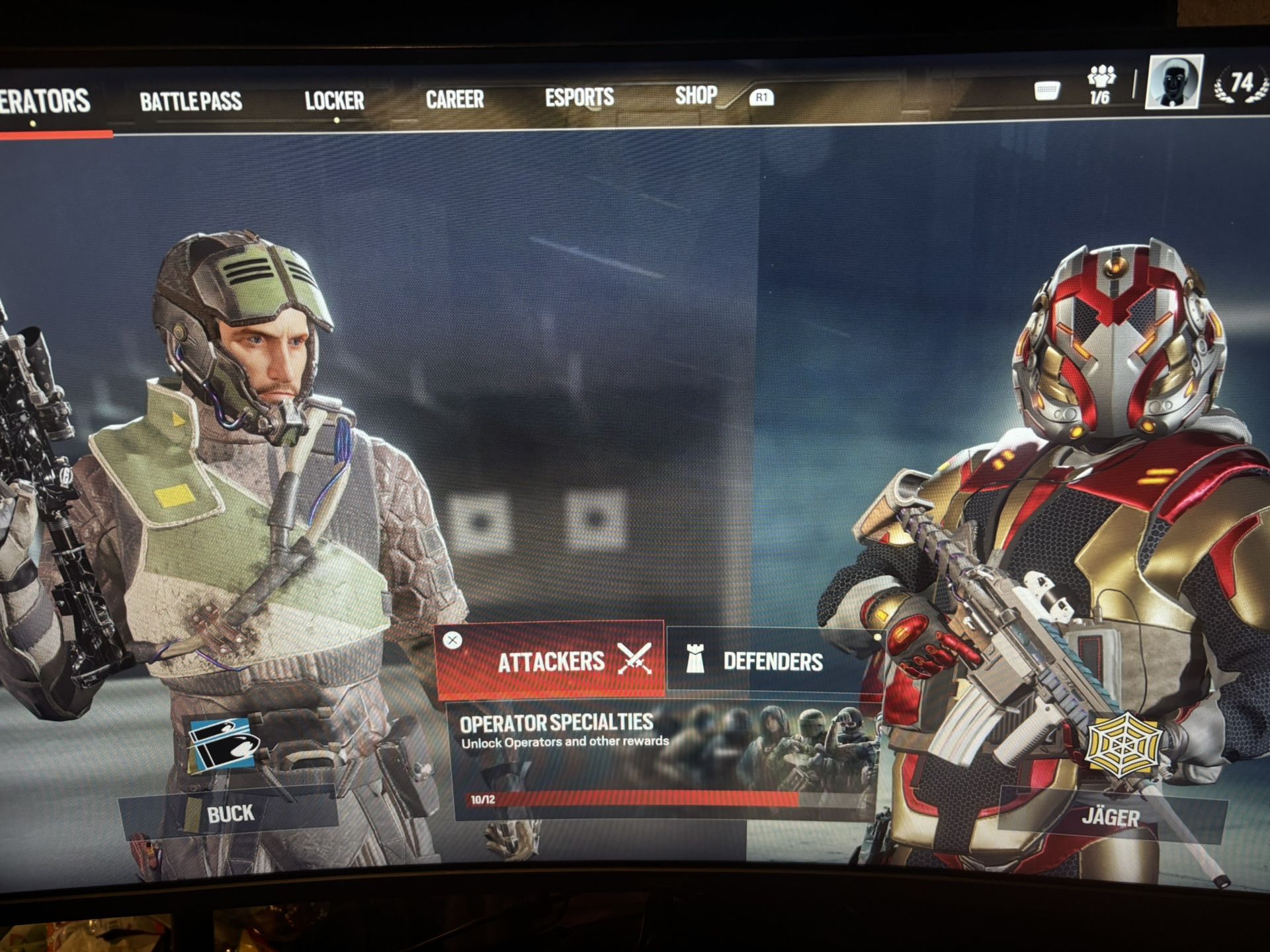Choose the Defenders category

(773, 661)
